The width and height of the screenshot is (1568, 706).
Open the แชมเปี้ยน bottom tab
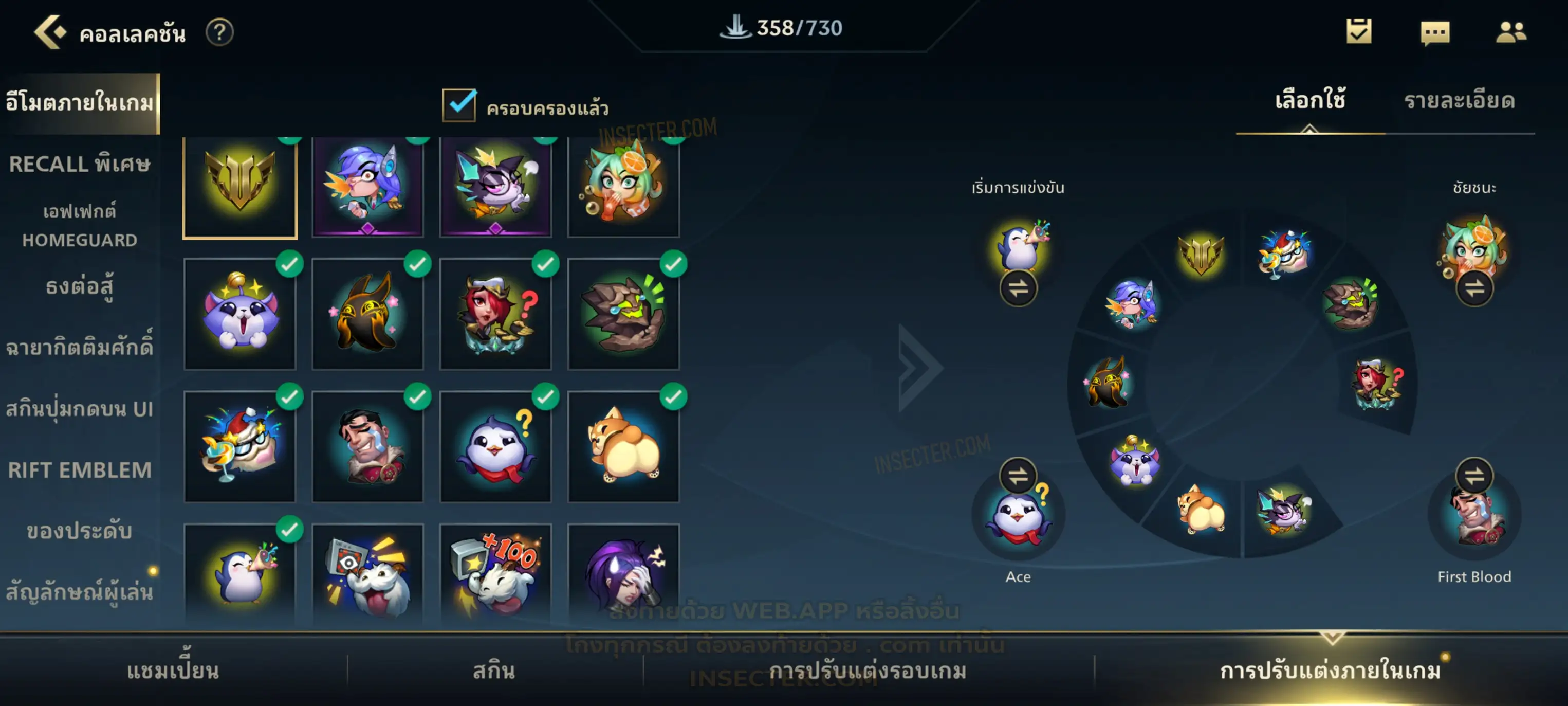click(x=173, y=671)
